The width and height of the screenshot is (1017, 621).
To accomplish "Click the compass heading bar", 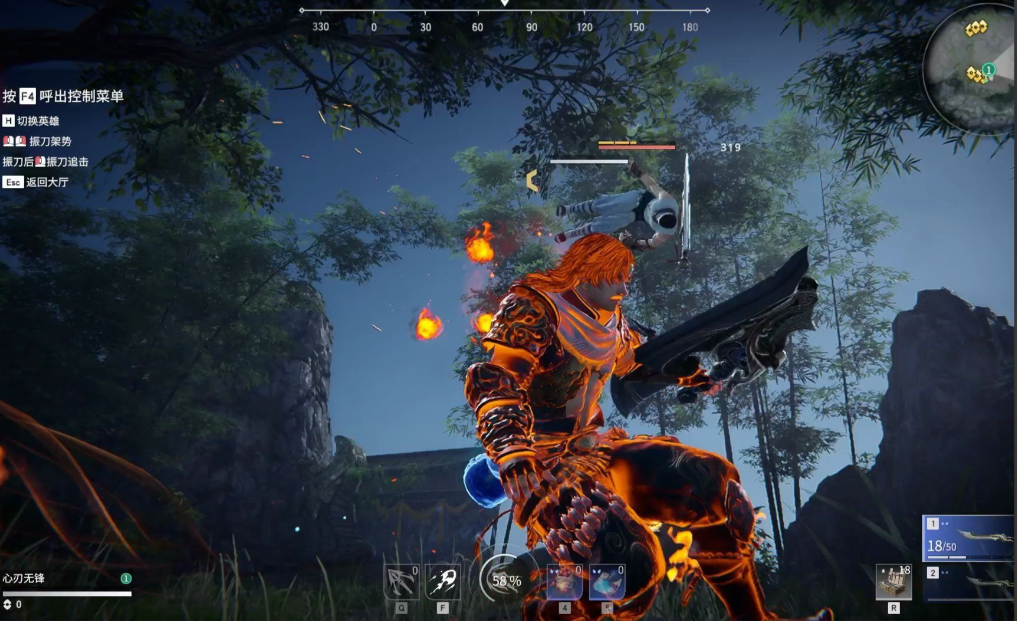I will coord(505,21).
